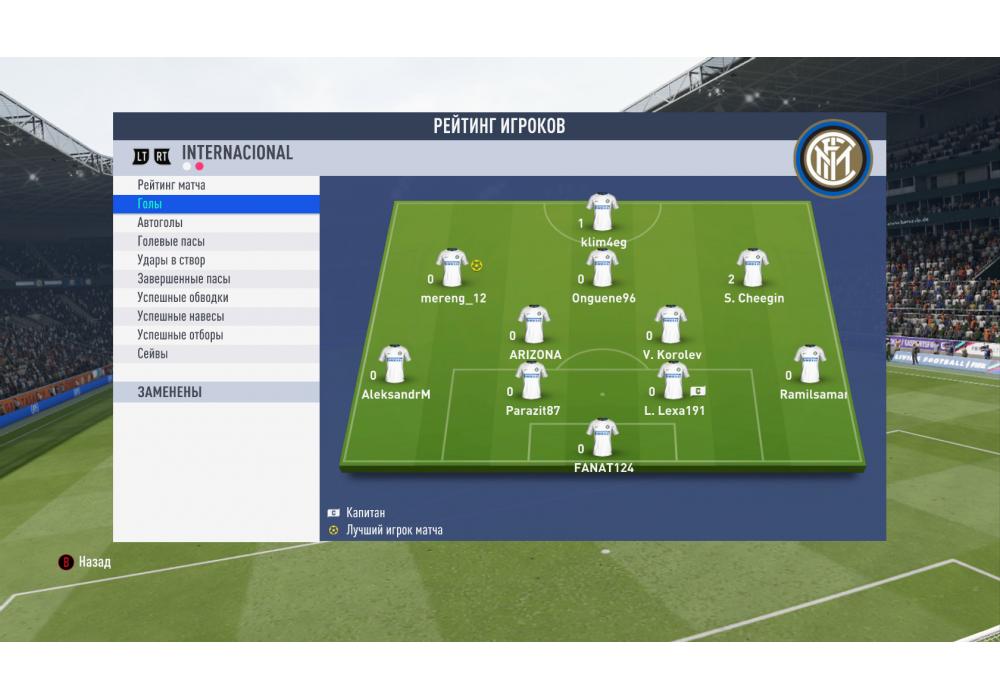1000x700 pixels.
Task: Pick defender Parazit87's shirt
Action: (532, 381)
